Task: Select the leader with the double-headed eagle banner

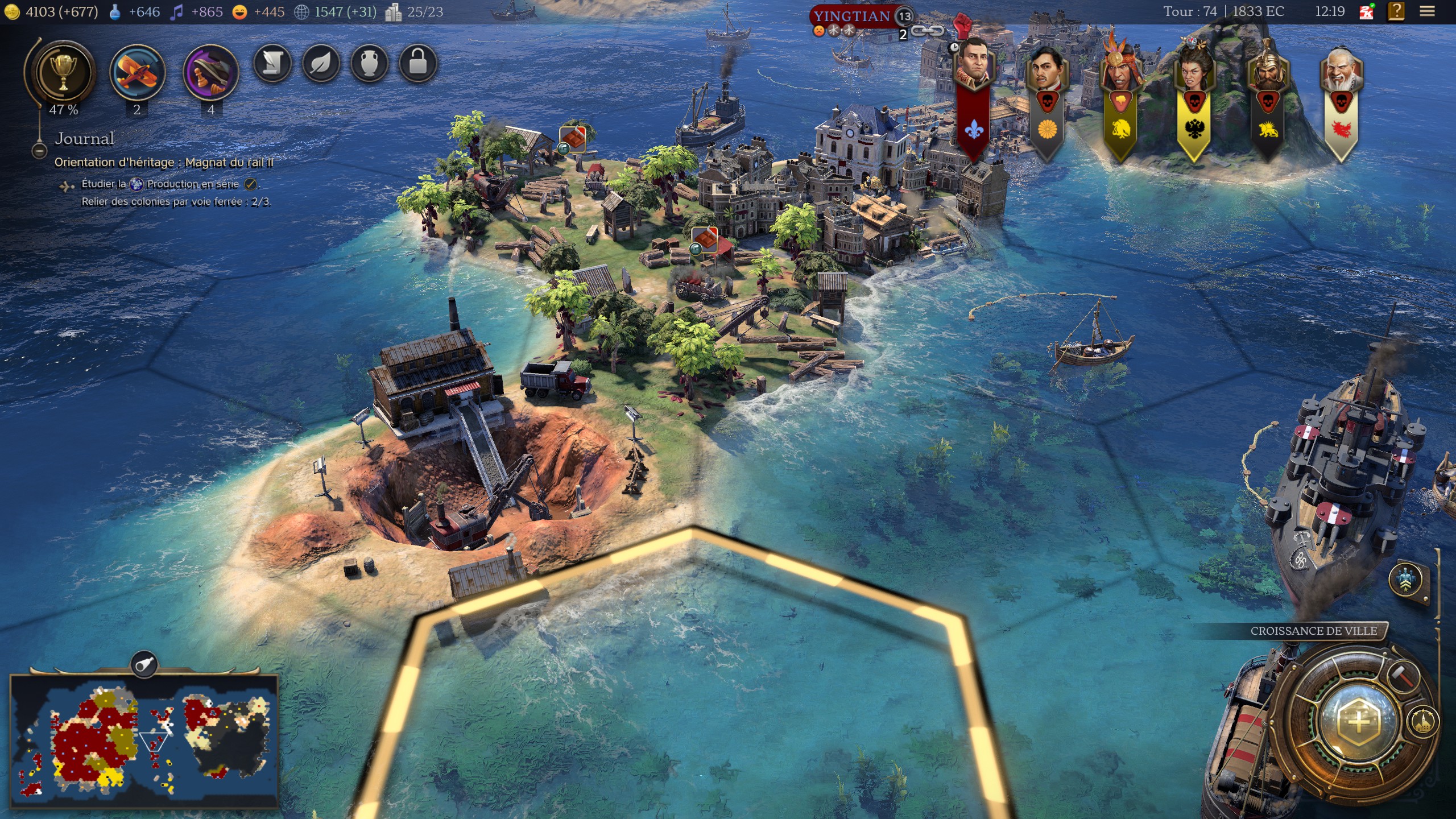Action: pos(1194,71)
